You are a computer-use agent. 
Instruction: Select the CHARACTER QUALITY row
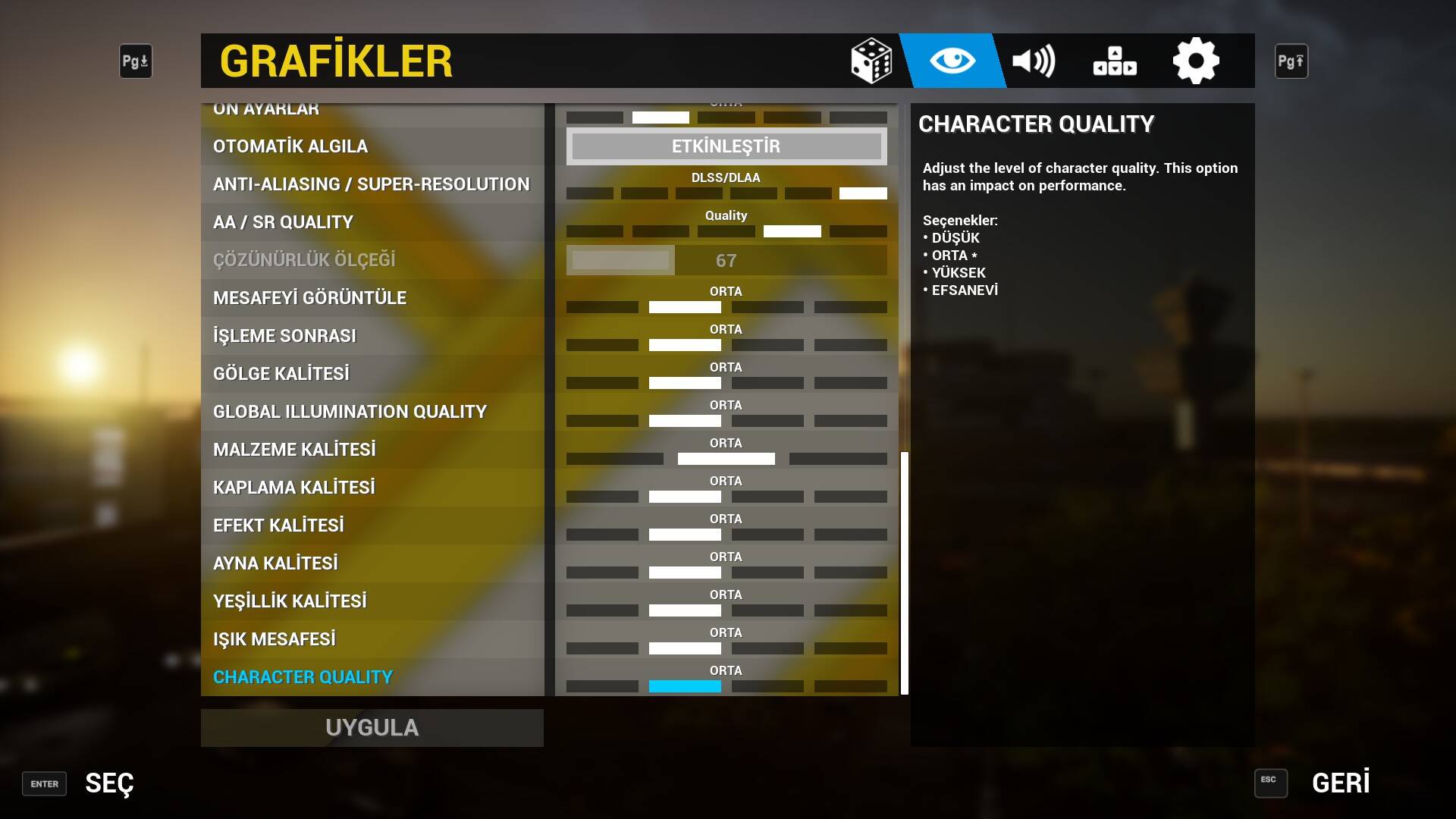(303, 677)
